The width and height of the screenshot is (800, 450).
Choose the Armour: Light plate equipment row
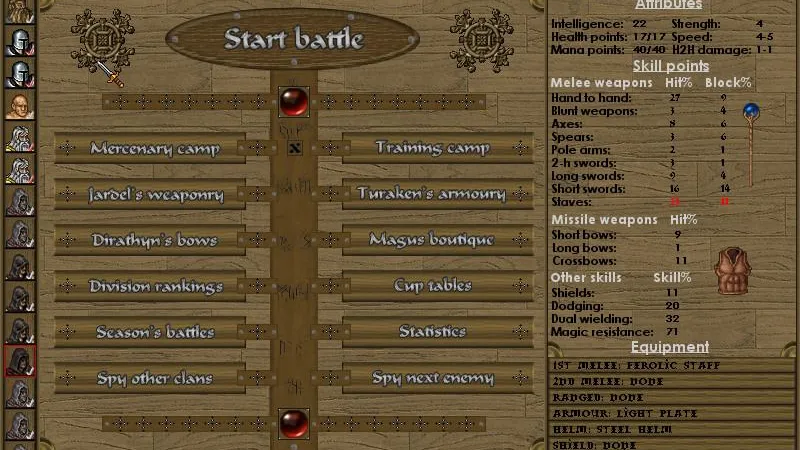[x=673, y=413]
